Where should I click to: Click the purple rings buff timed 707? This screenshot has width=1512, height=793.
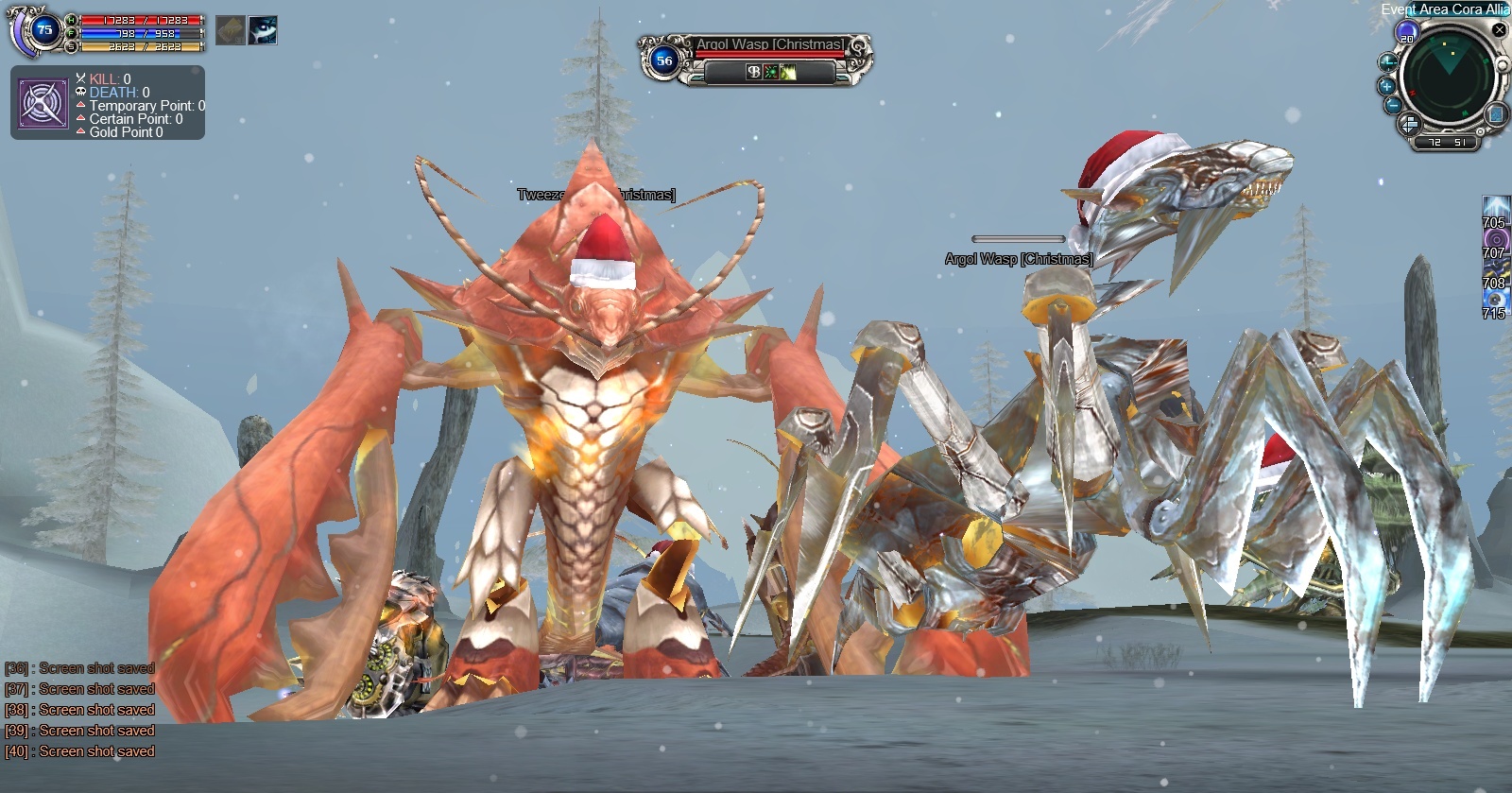[x=1495, y=239]
